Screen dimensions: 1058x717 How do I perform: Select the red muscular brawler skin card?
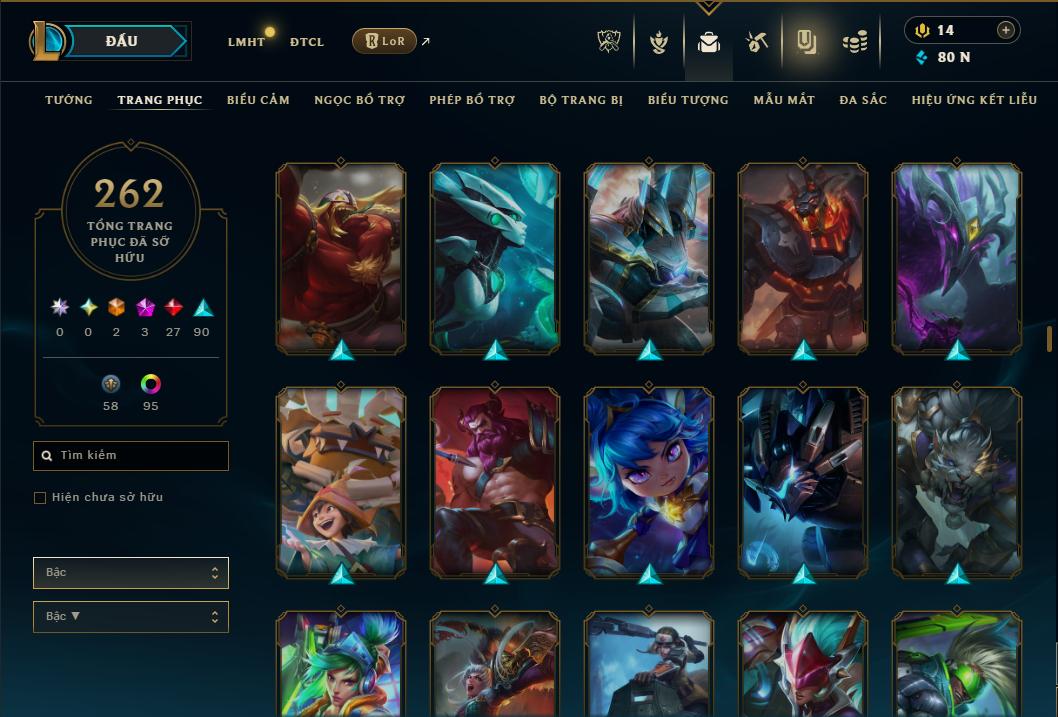tap(341, 257)
